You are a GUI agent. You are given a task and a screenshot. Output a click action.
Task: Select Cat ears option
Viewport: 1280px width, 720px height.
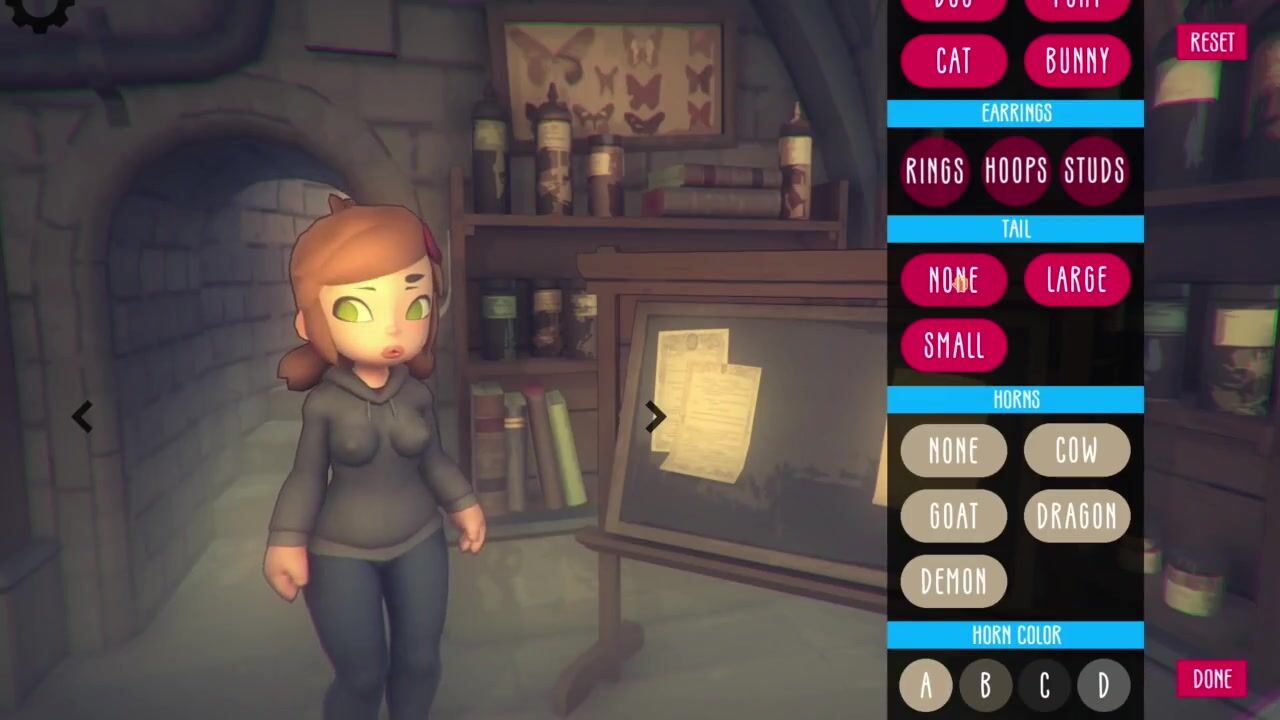pos(953,61)
